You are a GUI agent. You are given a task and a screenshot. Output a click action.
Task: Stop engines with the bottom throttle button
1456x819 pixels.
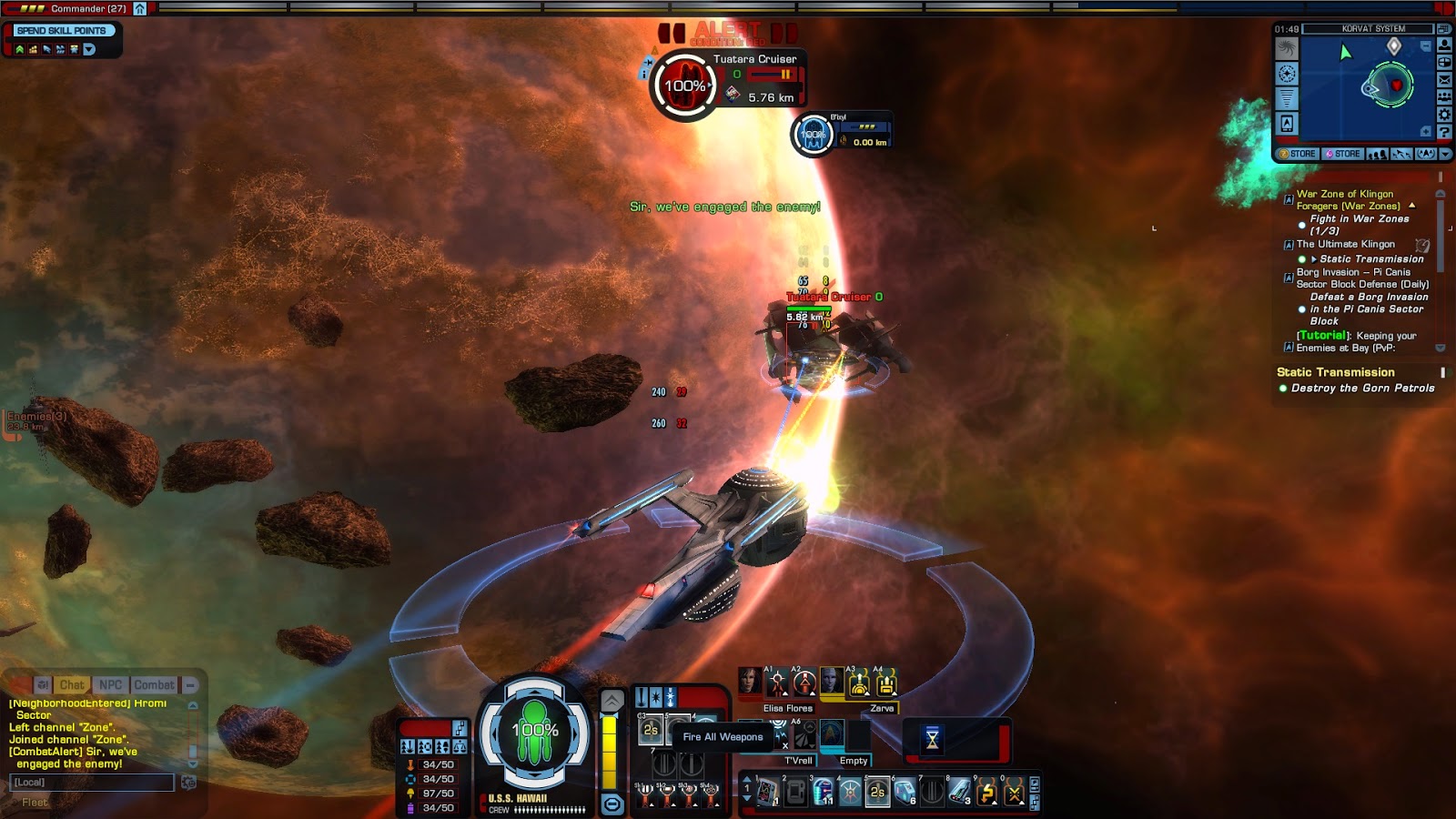(612, 804)
